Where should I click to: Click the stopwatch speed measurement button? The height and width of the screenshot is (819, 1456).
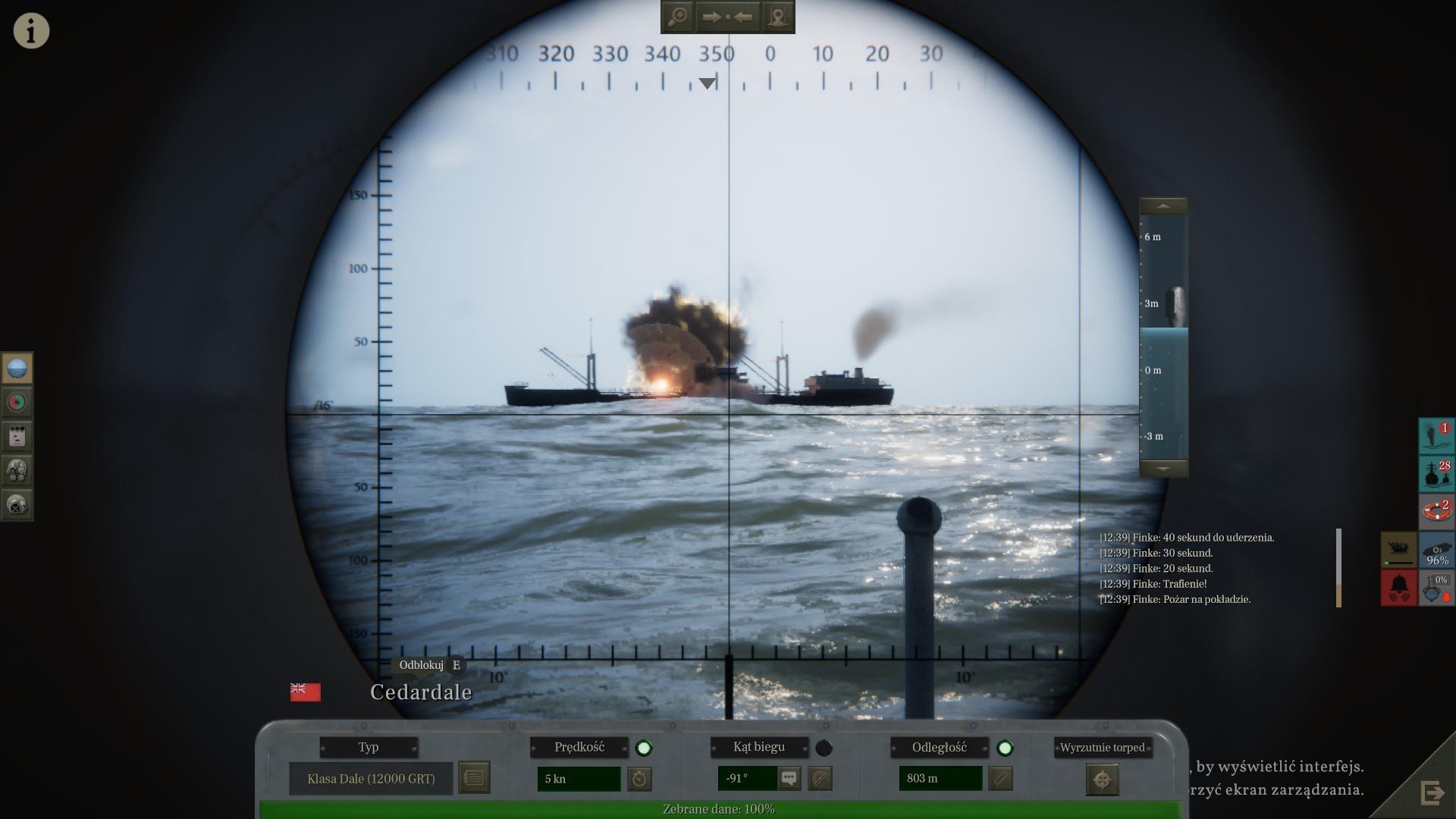(x=640, y=779)
